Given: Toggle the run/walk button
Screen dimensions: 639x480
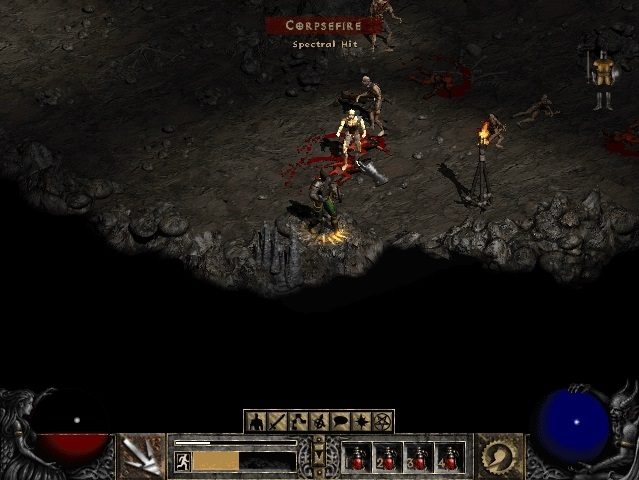Looking at the screenshot, I should (183, 461).
